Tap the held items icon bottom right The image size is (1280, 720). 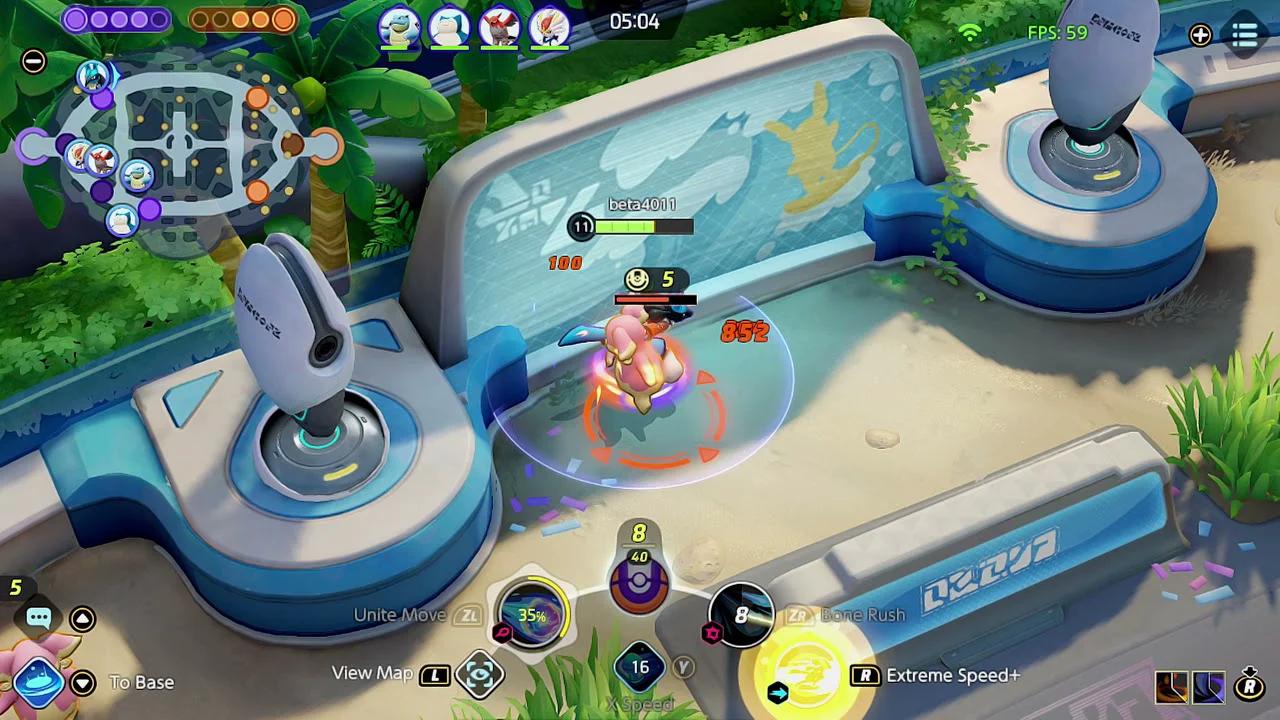1190,686
